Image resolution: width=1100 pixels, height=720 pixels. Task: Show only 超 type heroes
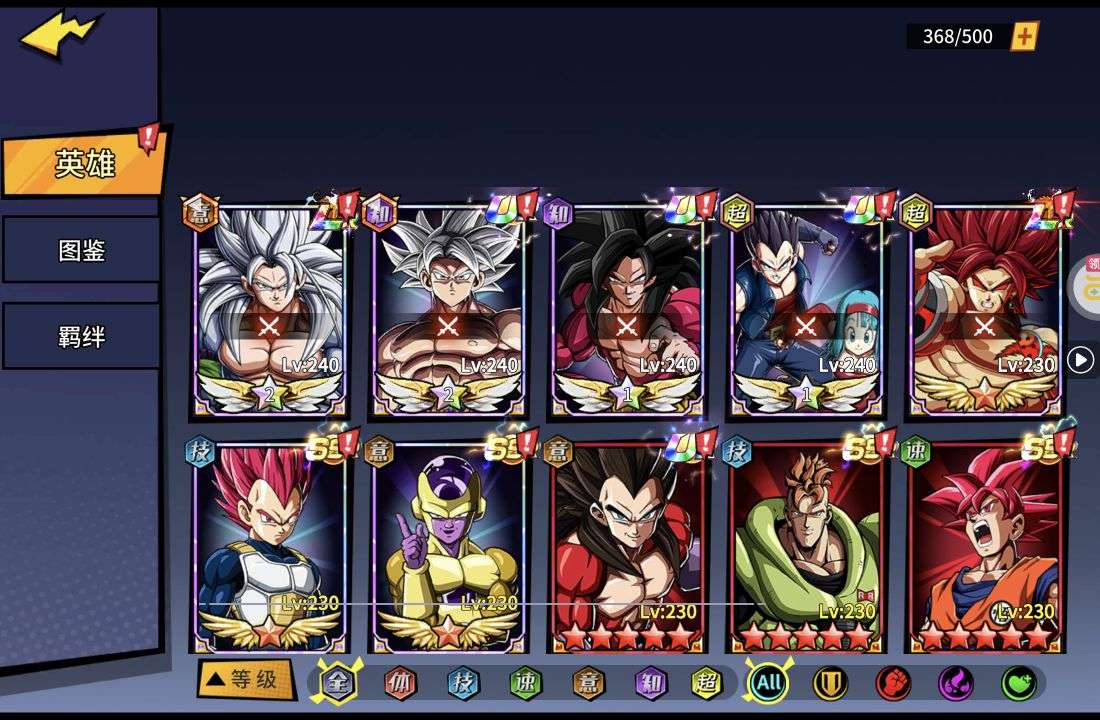(x=707, y=683)
